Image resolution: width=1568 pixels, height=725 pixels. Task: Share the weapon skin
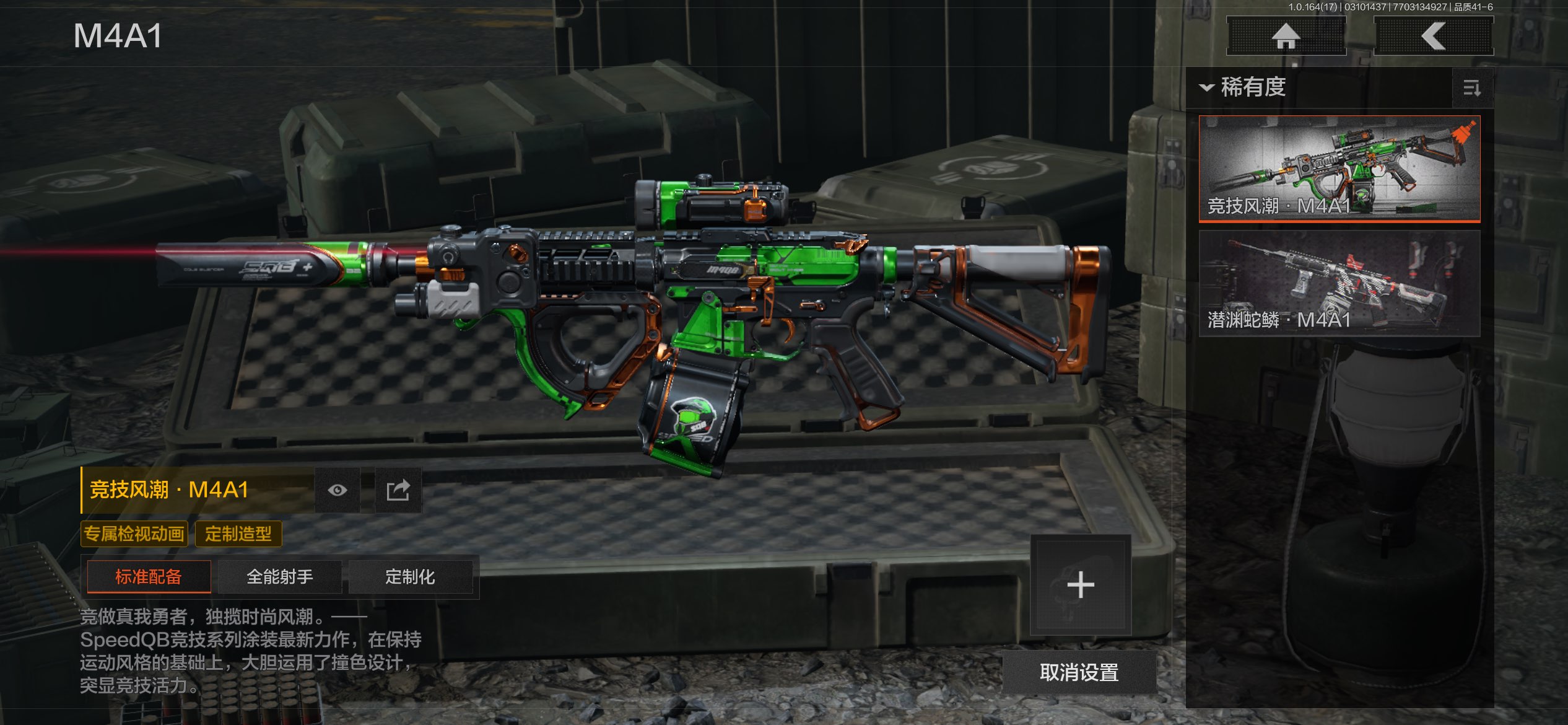[398, 490]
